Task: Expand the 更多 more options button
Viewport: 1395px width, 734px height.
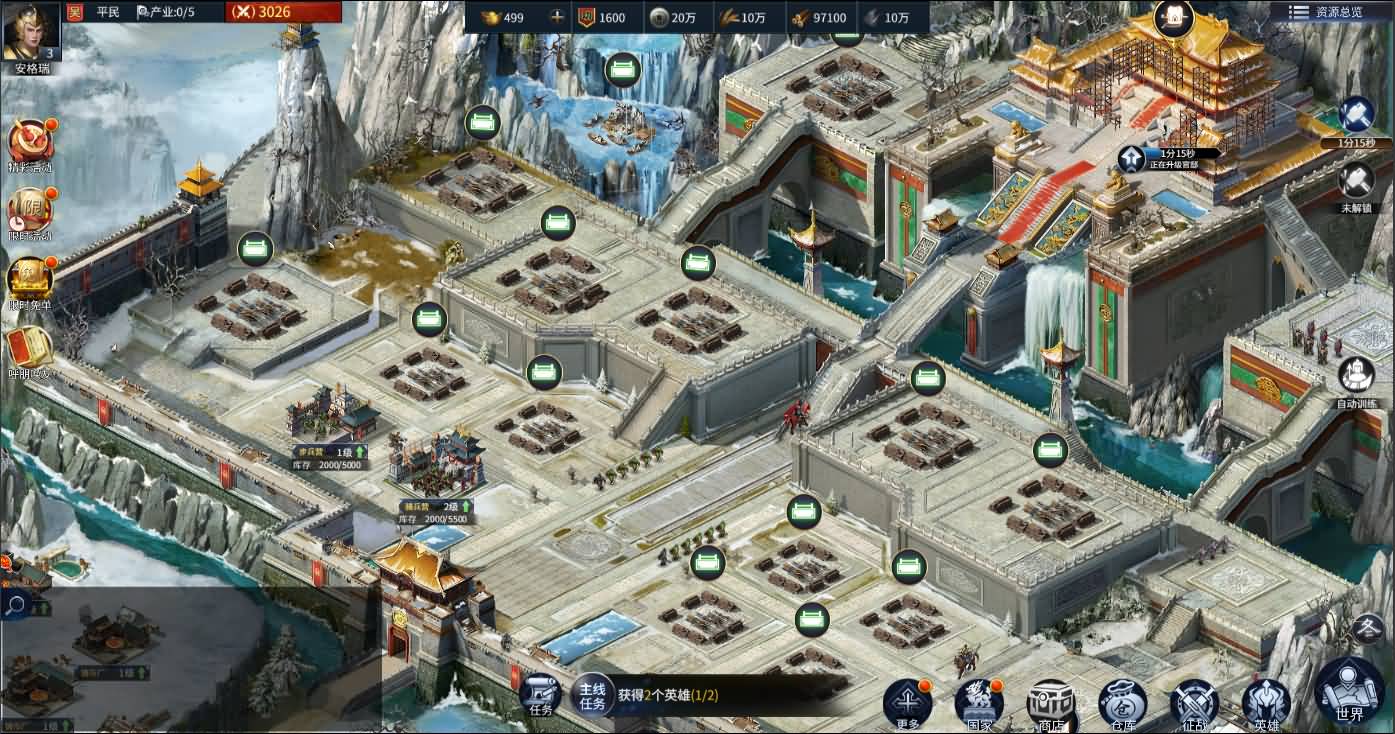Action: tap(907, 702)
